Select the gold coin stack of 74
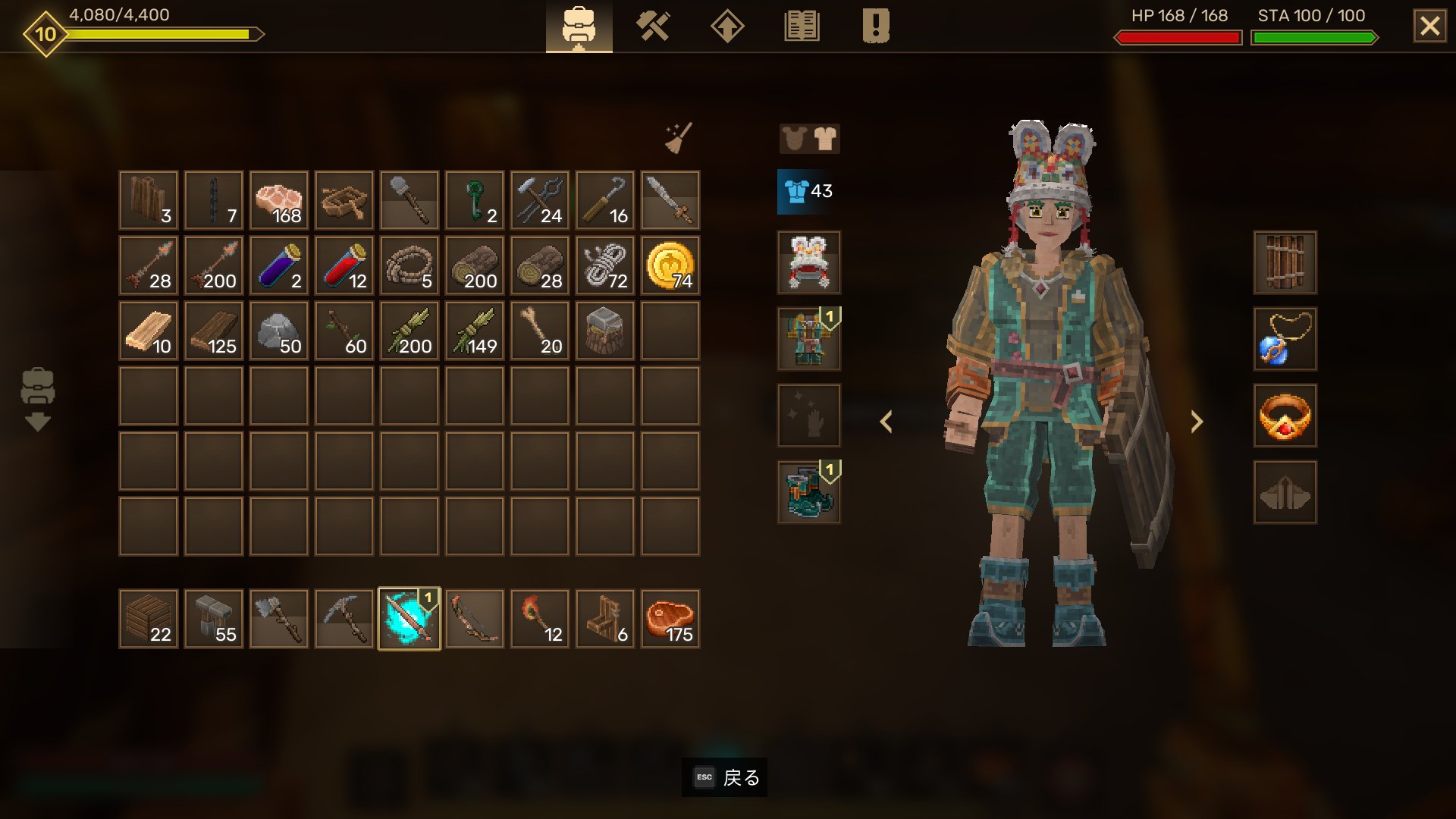 pyautogui.click(x=670, y=265)
